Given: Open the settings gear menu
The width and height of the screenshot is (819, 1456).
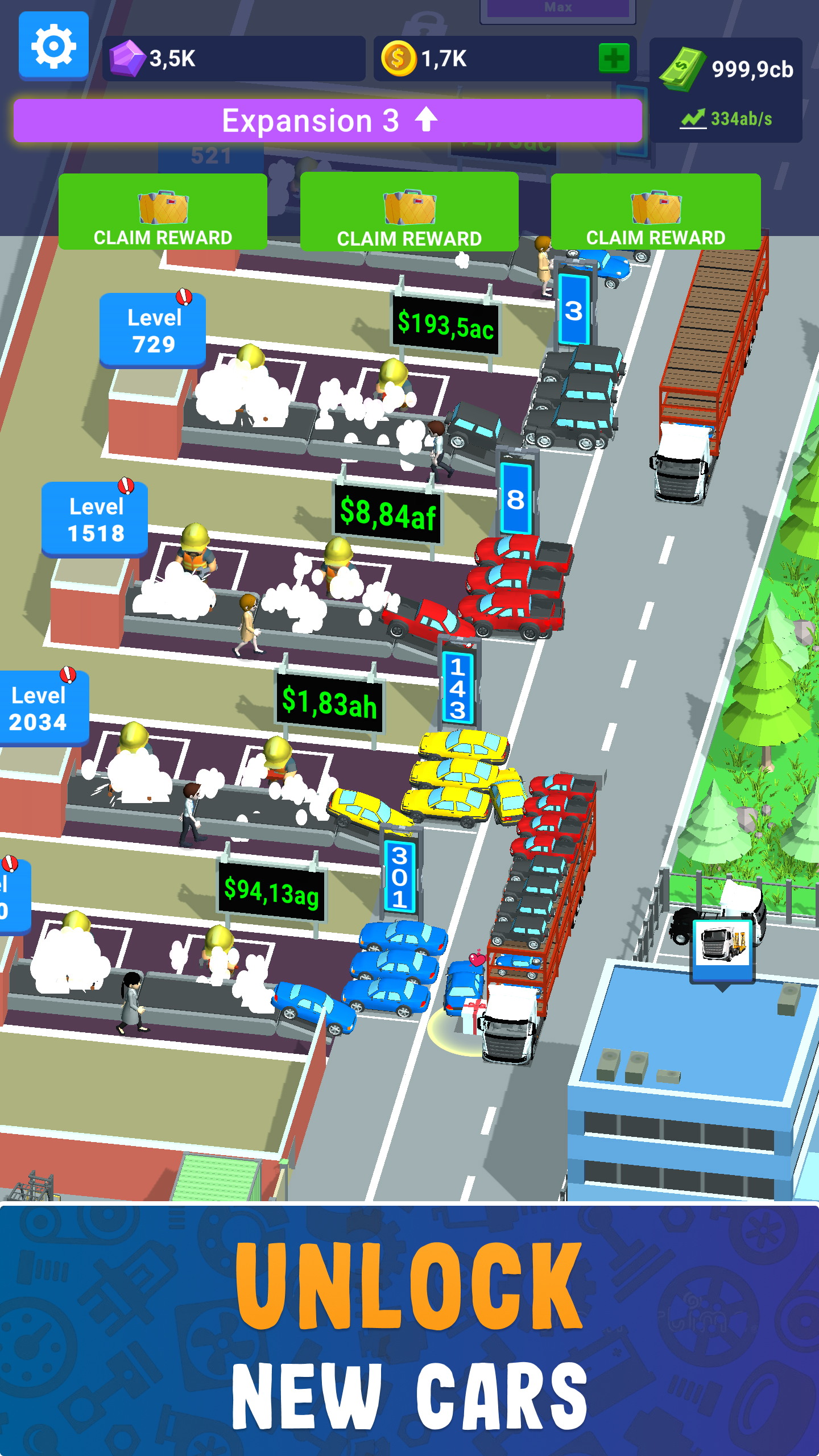Looking at the screenshot, I should point(53,46).
